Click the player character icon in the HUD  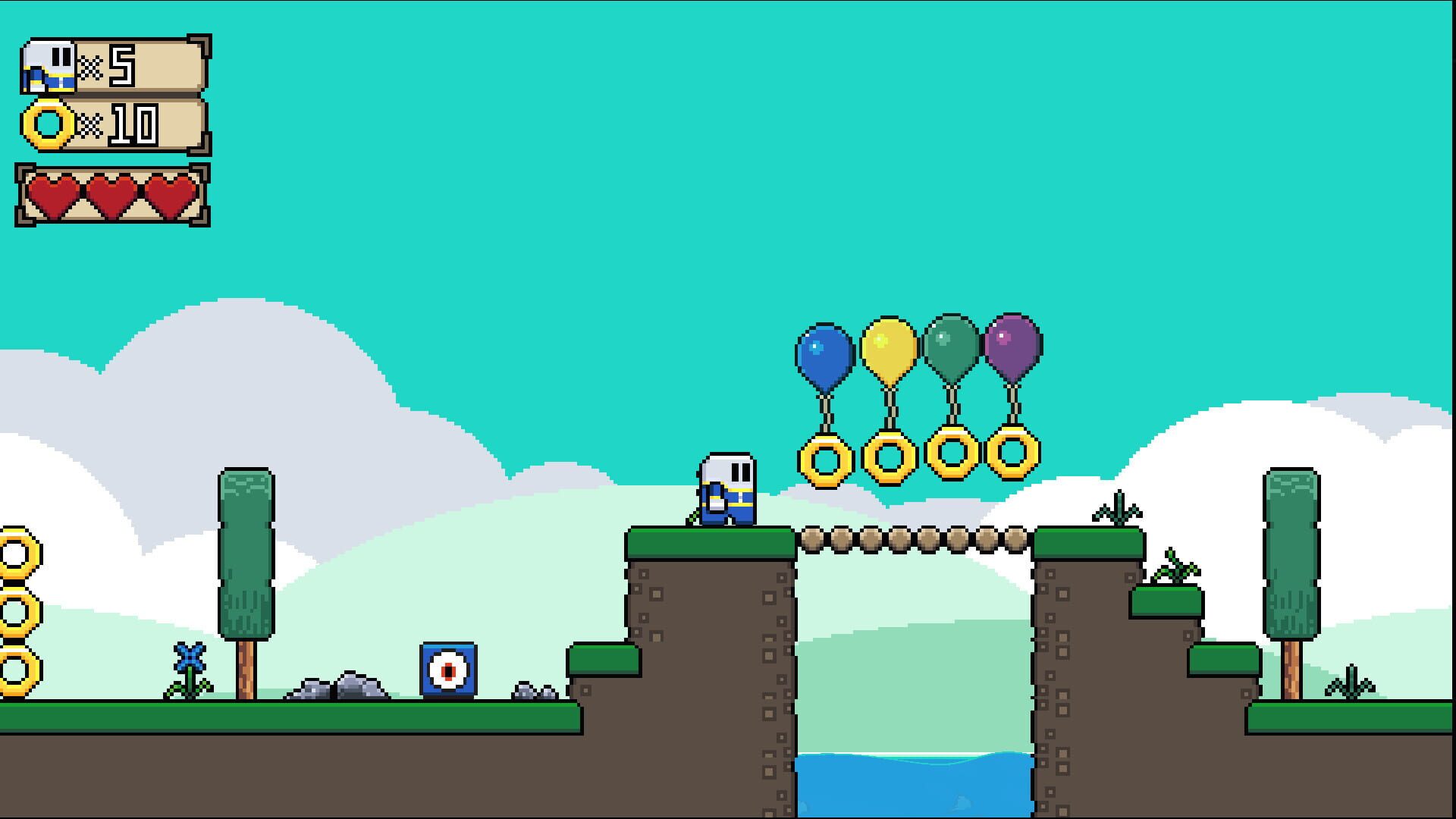point(49,64)
